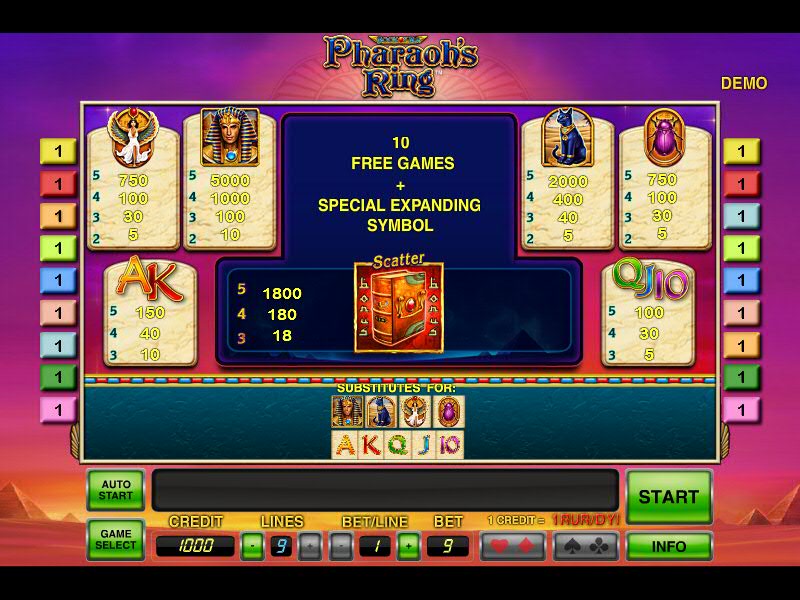This screenshot has width=800, height=600.
Task: Increase the number of lines
Action: click(x=311, y=546)
